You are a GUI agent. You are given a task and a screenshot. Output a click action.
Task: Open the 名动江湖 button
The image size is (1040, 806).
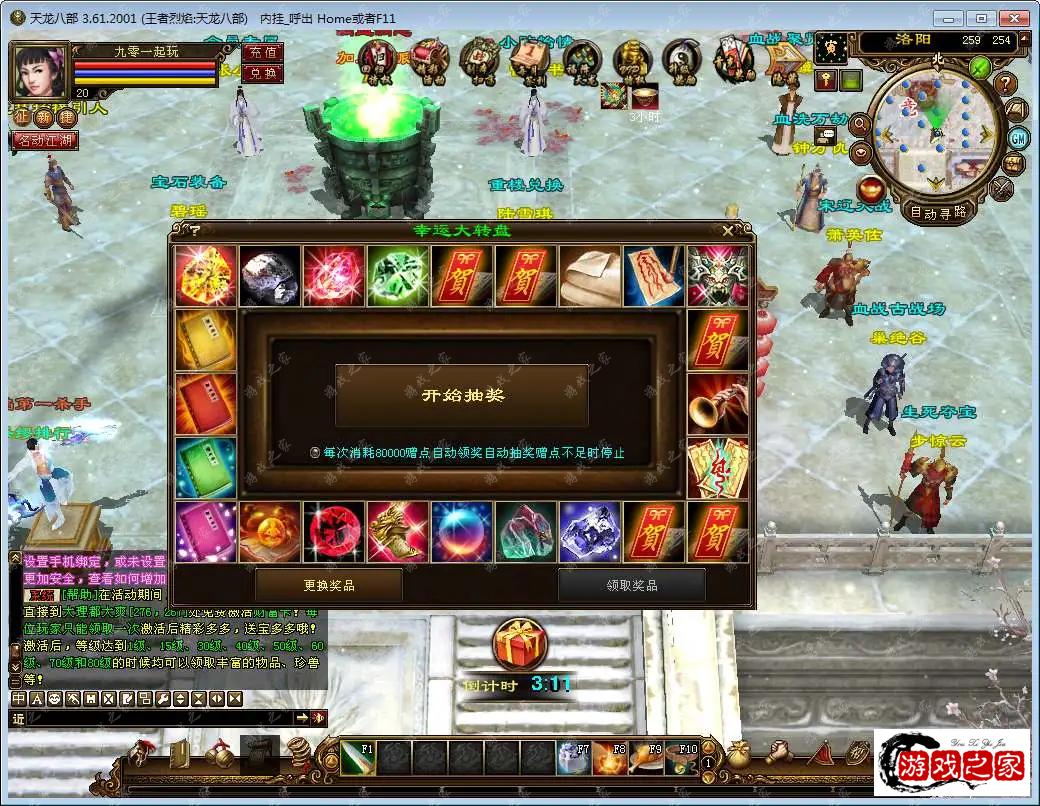(45, 141)
